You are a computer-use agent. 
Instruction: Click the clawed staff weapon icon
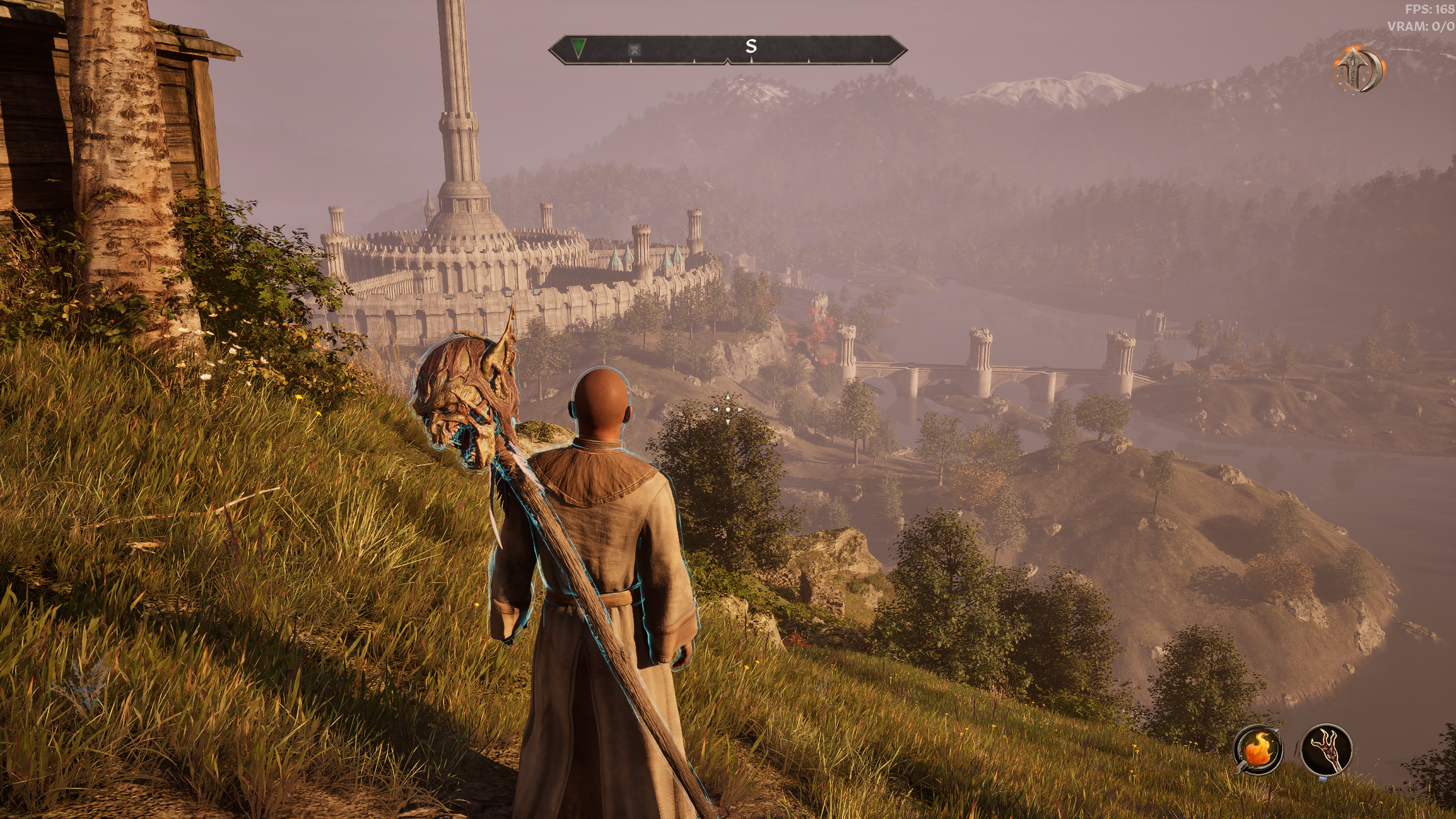tap(1326, 750)
